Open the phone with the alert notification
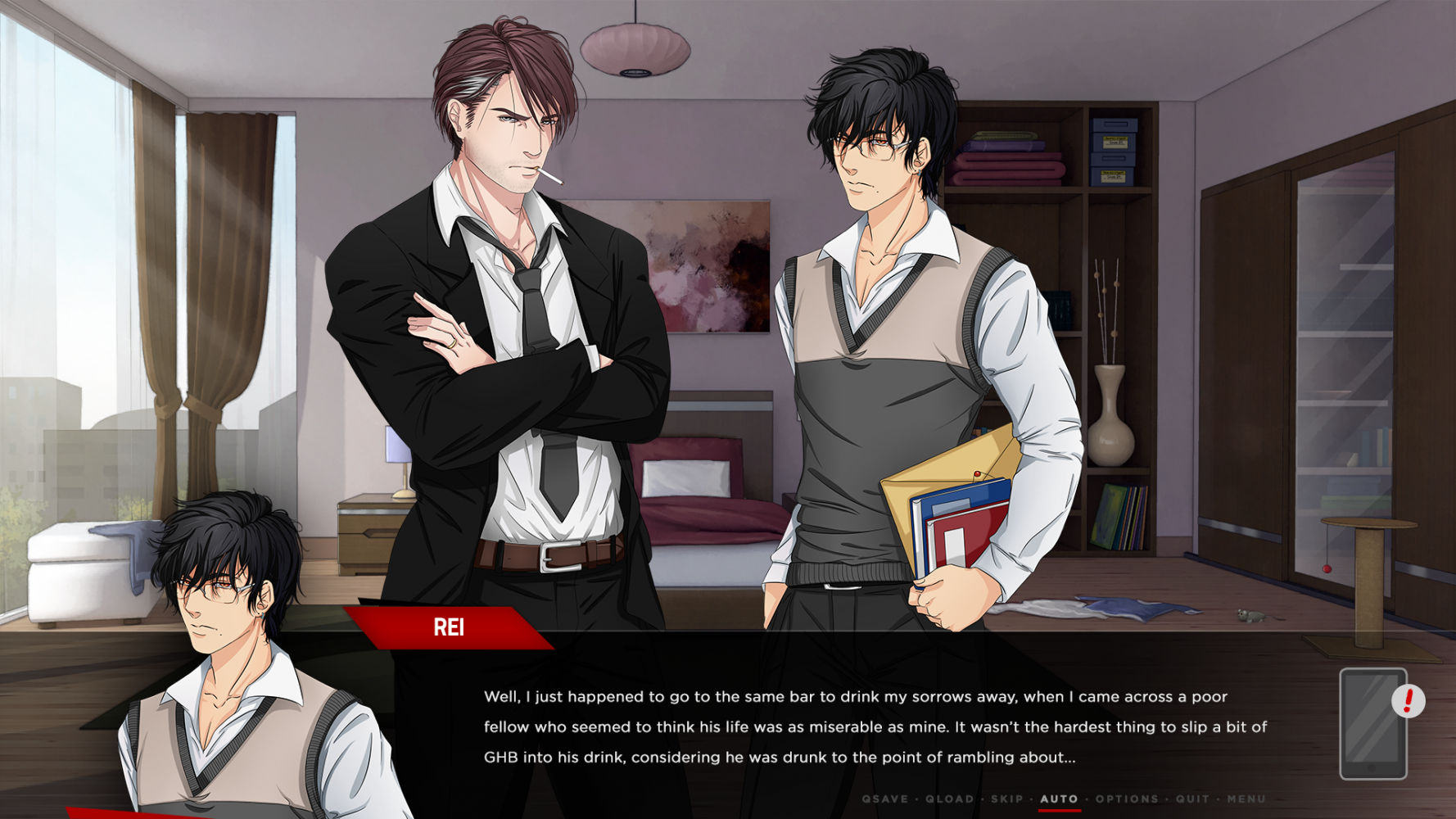This screenshot has height=819, width=1456. pos(1373,724)
